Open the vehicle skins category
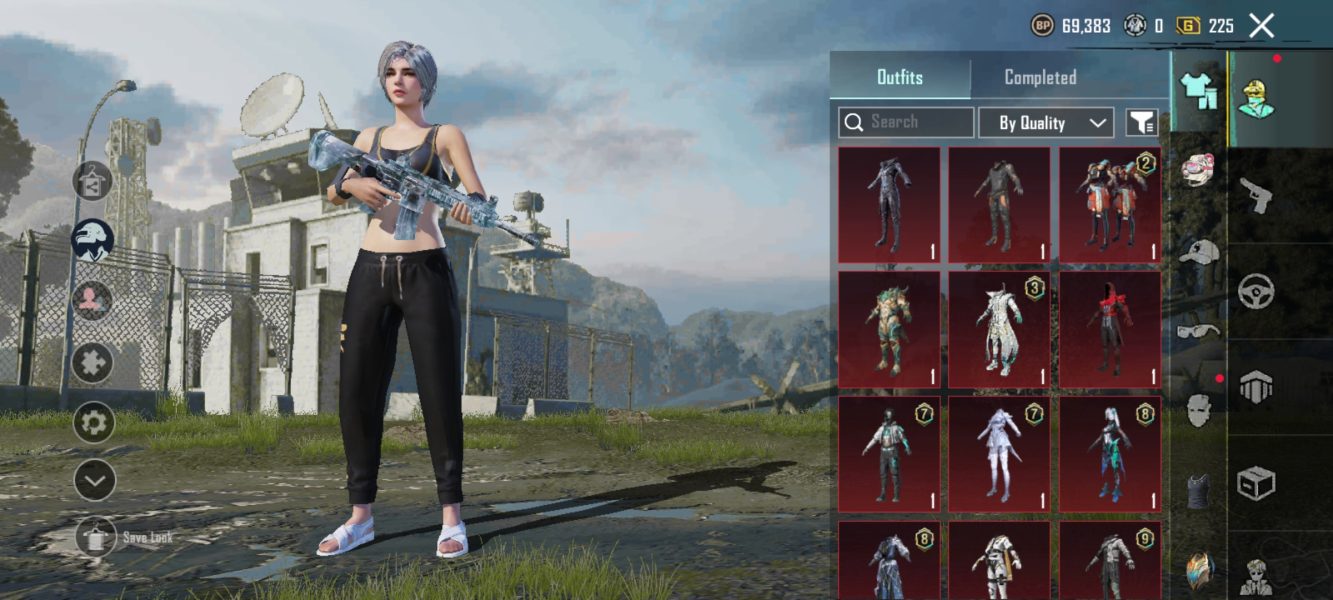 (1255, 292)
